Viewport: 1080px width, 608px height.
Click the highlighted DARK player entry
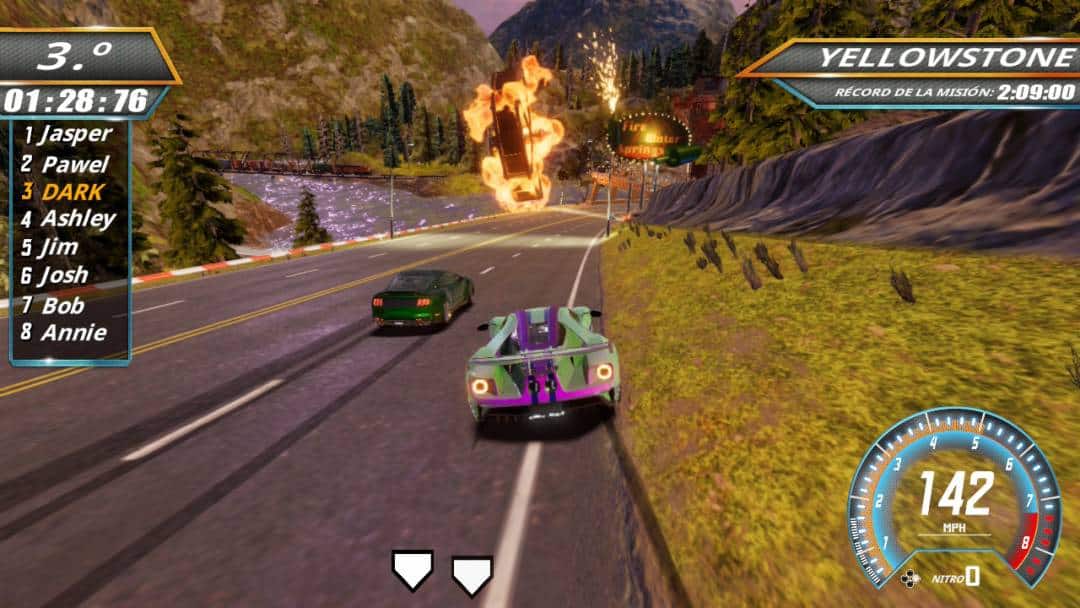click(68, 190)
